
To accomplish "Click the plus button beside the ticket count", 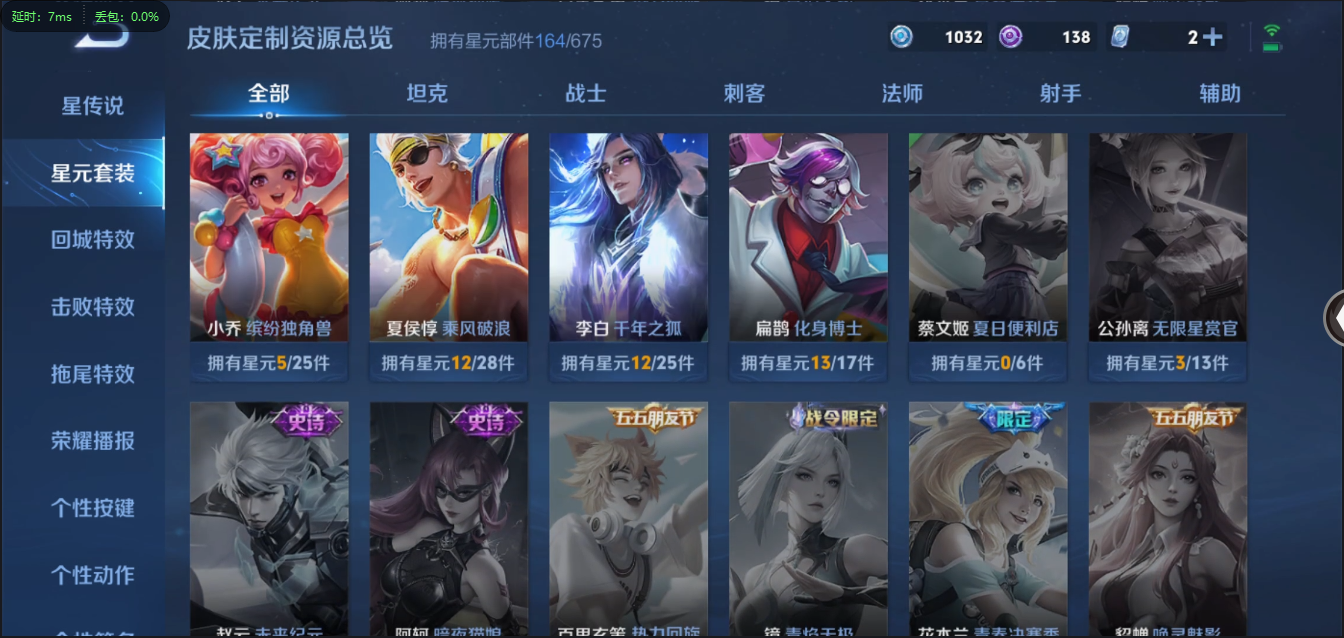I will [x=1213, y=38].
